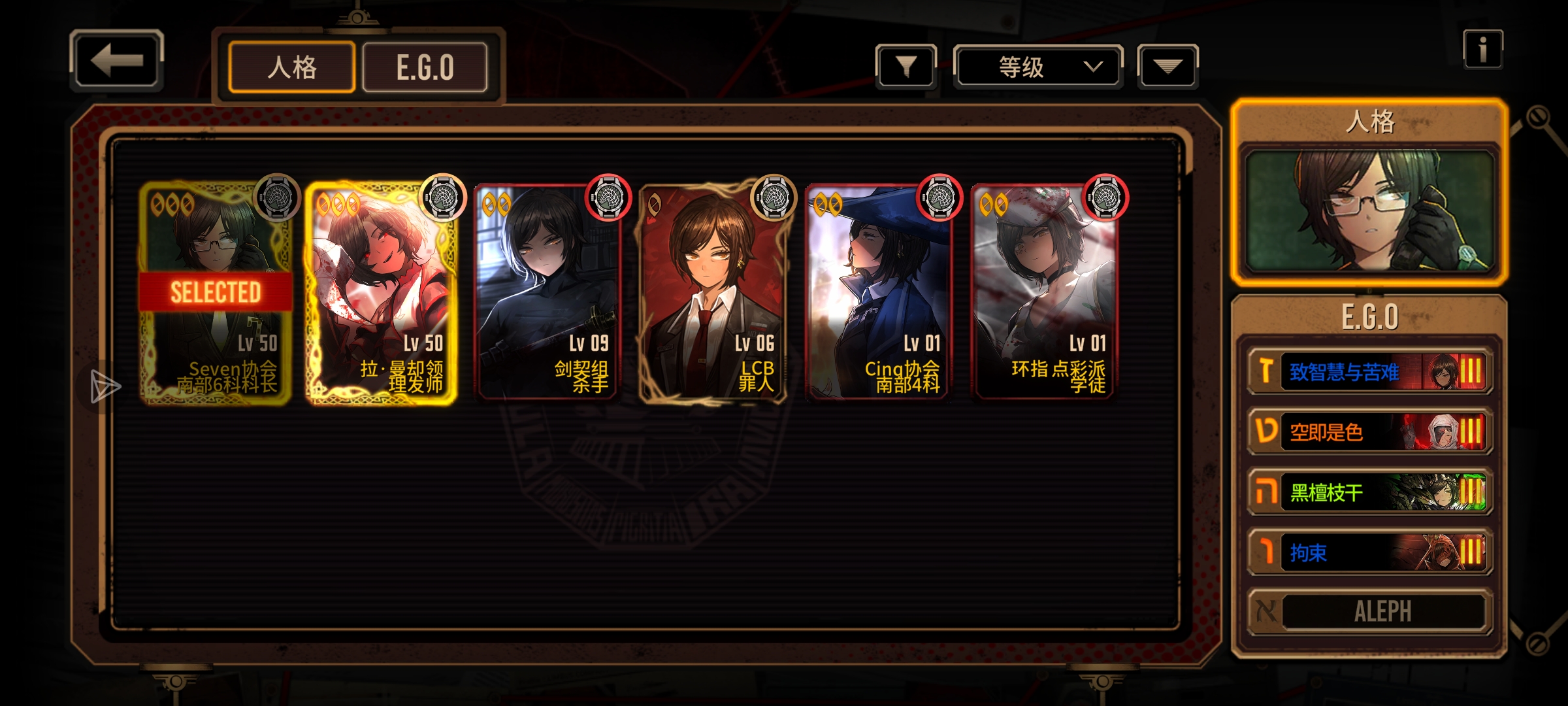Open the 致智慧与苦难 E.G.O slot
Image resolution: width=1568 pixels, height=706 pixels.
click(x=1370, y=372)
